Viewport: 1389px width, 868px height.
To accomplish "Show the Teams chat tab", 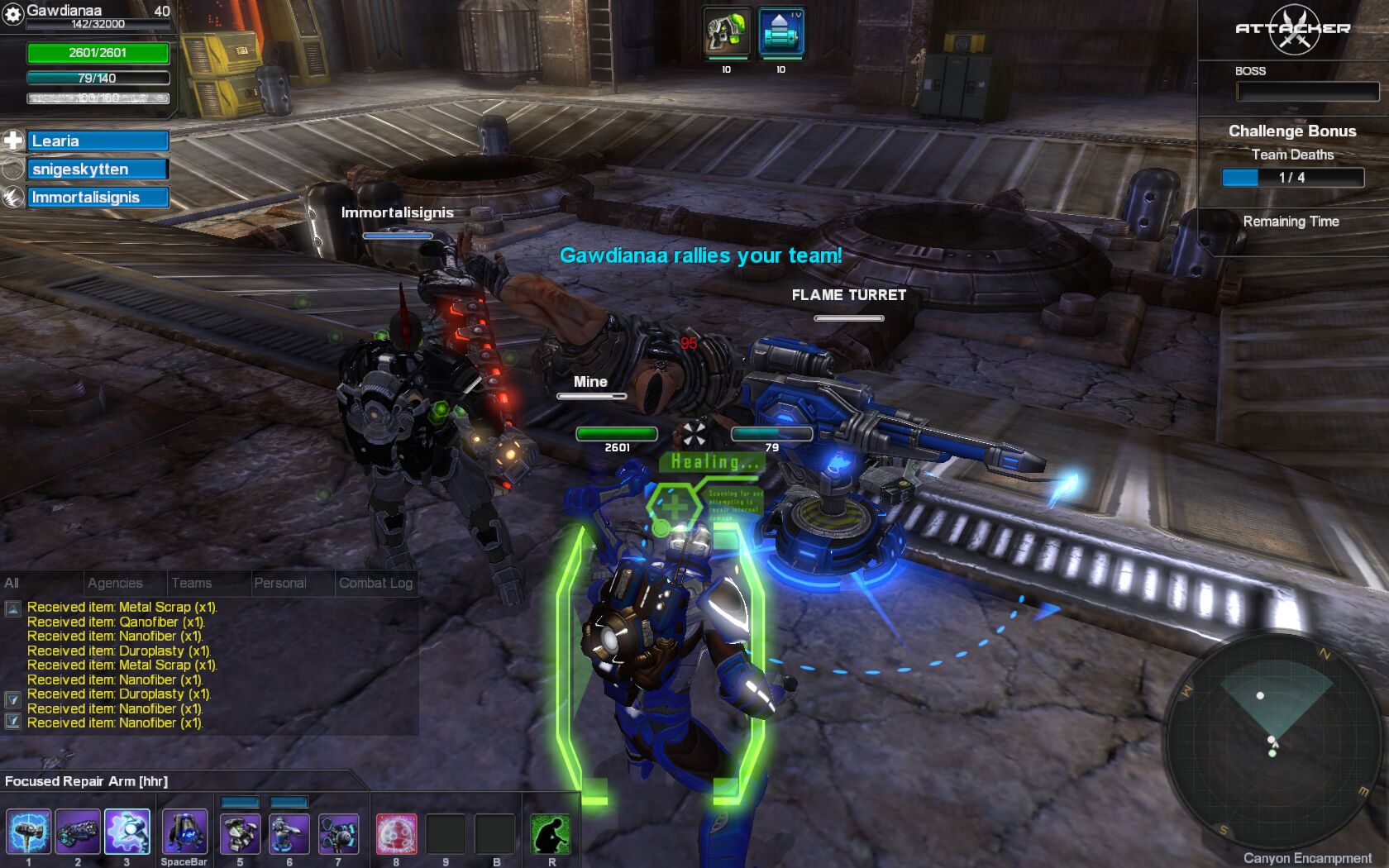I will click(191, 583).
